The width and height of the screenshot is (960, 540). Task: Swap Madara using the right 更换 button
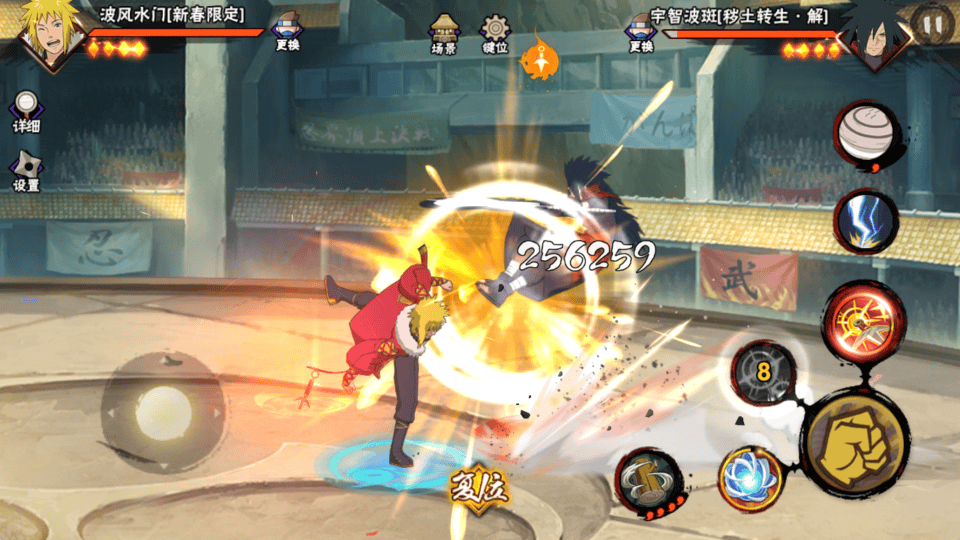(x=641, y=33)
